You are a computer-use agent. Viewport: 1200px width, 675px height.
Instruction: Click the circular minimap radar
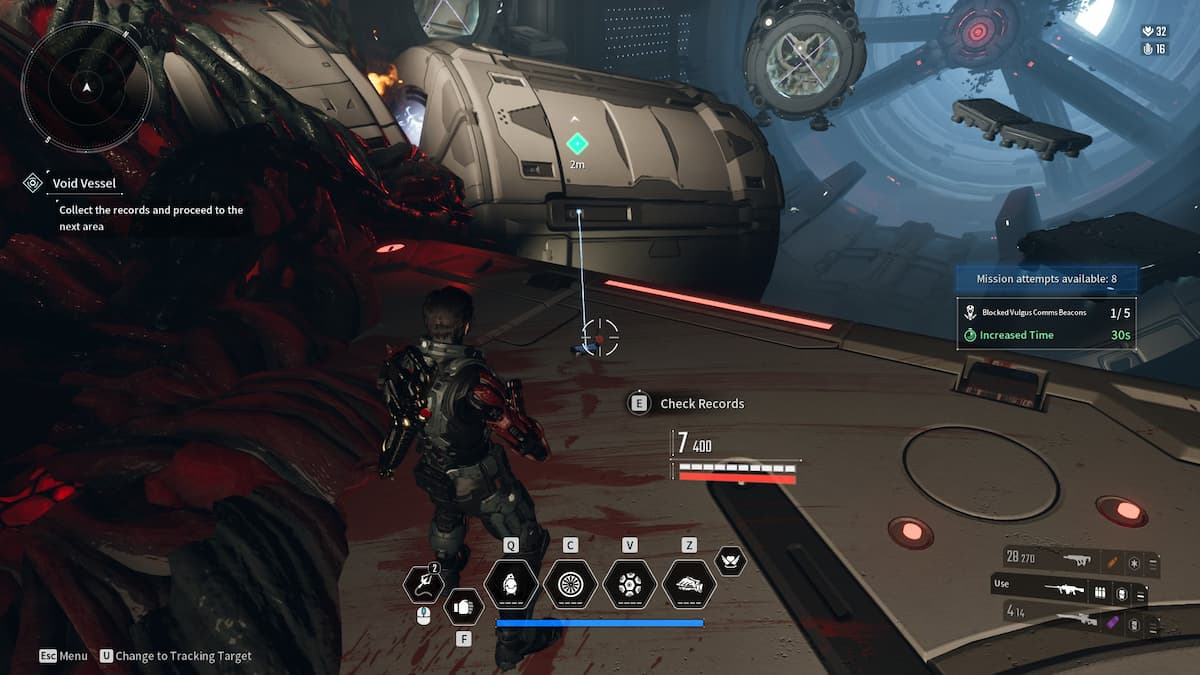88,88
